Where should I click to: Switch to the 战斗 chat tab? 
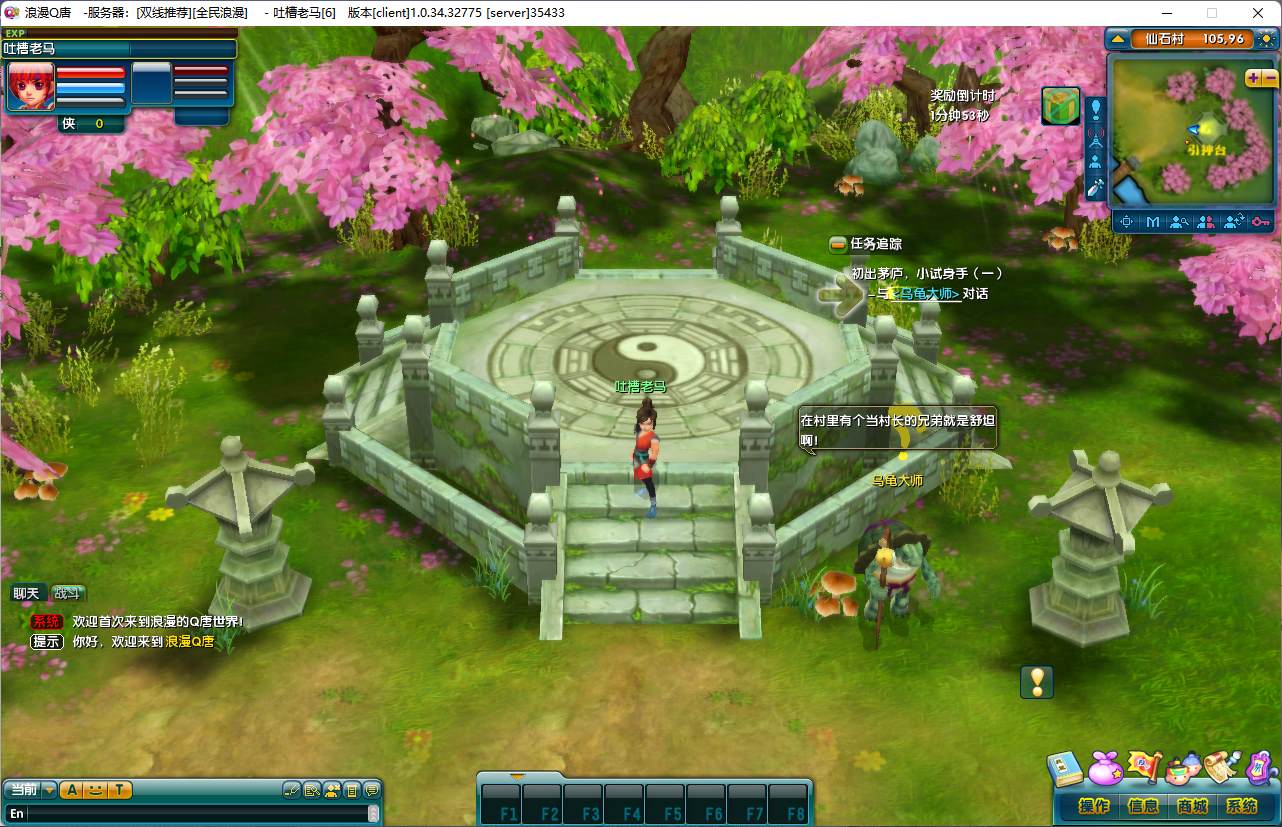(68, 594)
